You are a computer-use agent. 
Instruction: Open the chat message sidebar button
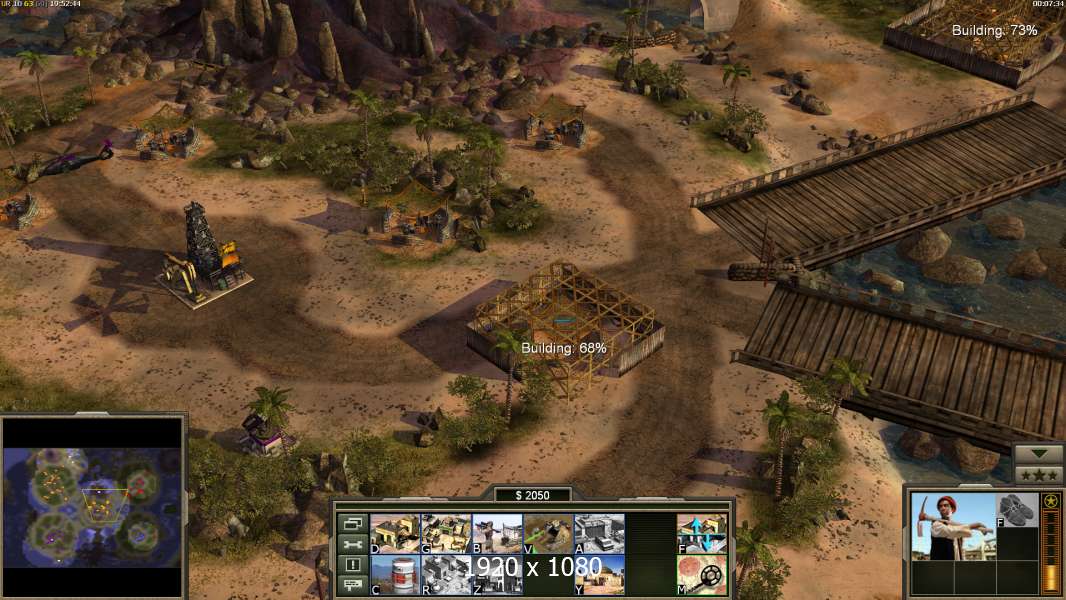[x=352, y=586]
